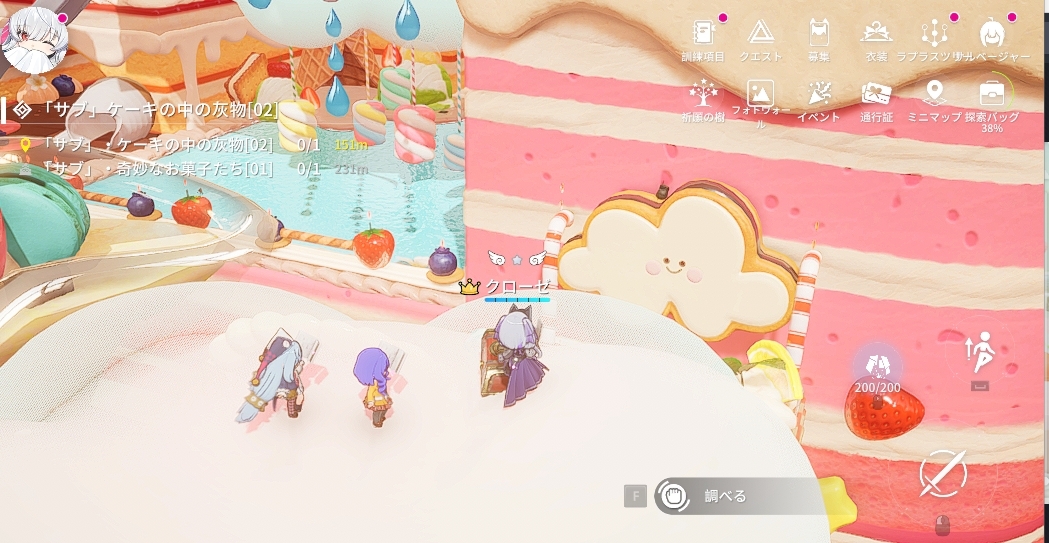Viewport: 1049px width, 543px height.
Task: Click the player avatar portrait
Action: pyautogui.click(x=35, y=37)
